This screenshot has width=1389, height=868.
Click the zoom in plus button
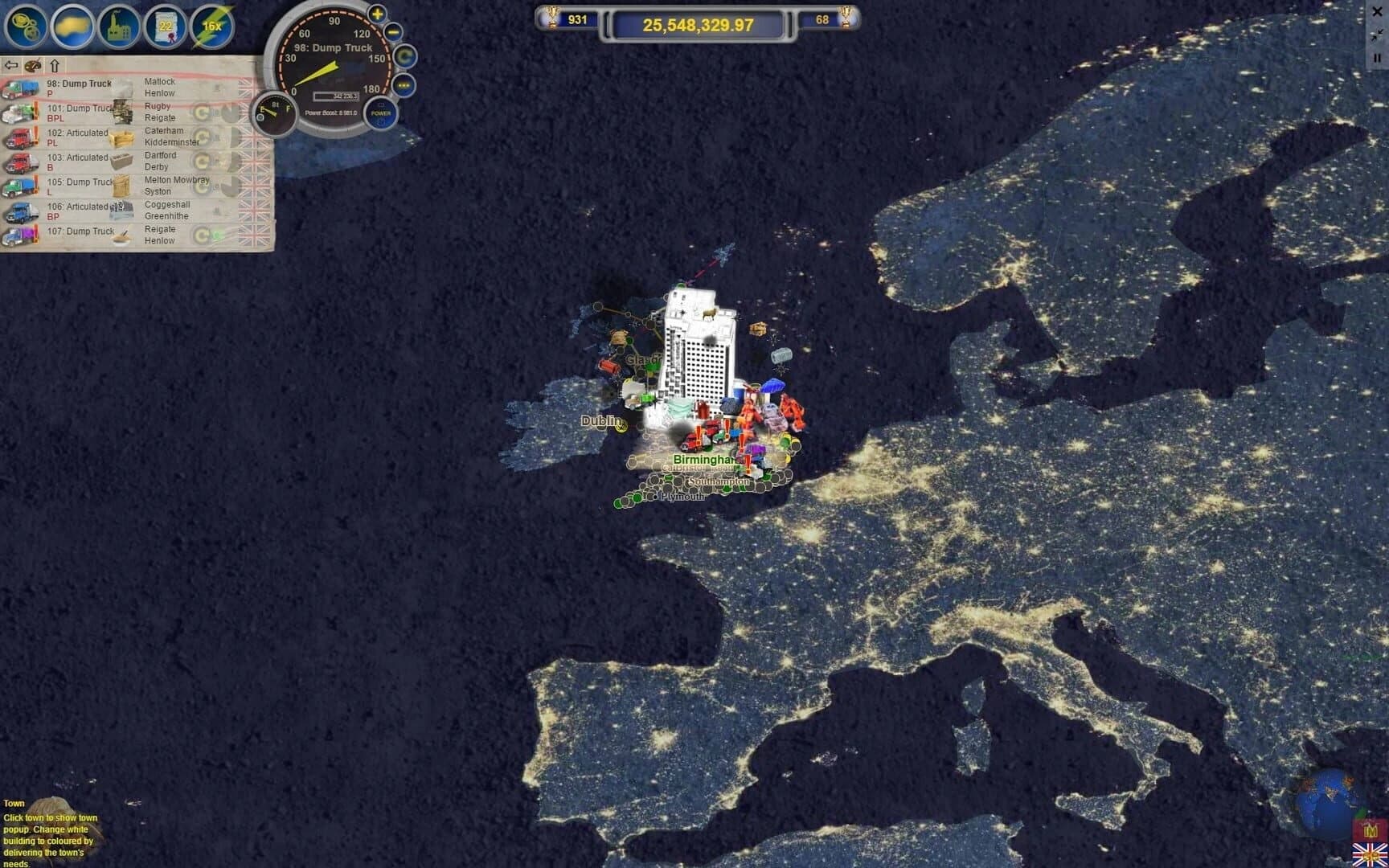point(375,14)
